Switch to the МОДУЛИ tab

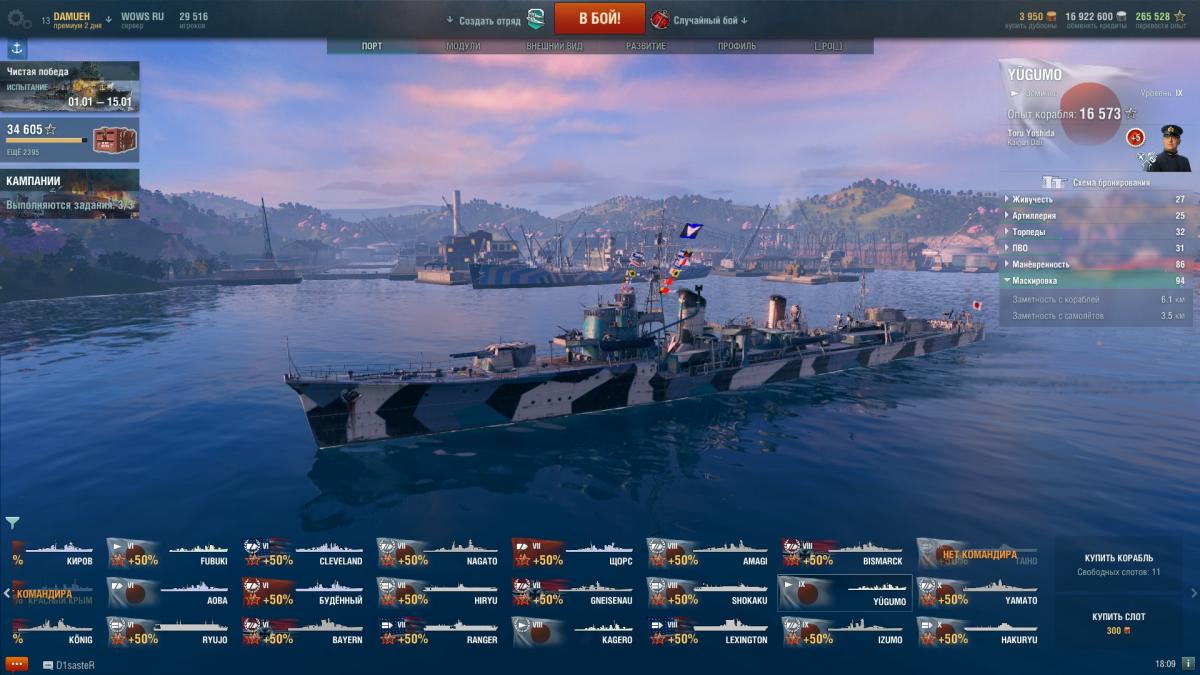463,46
